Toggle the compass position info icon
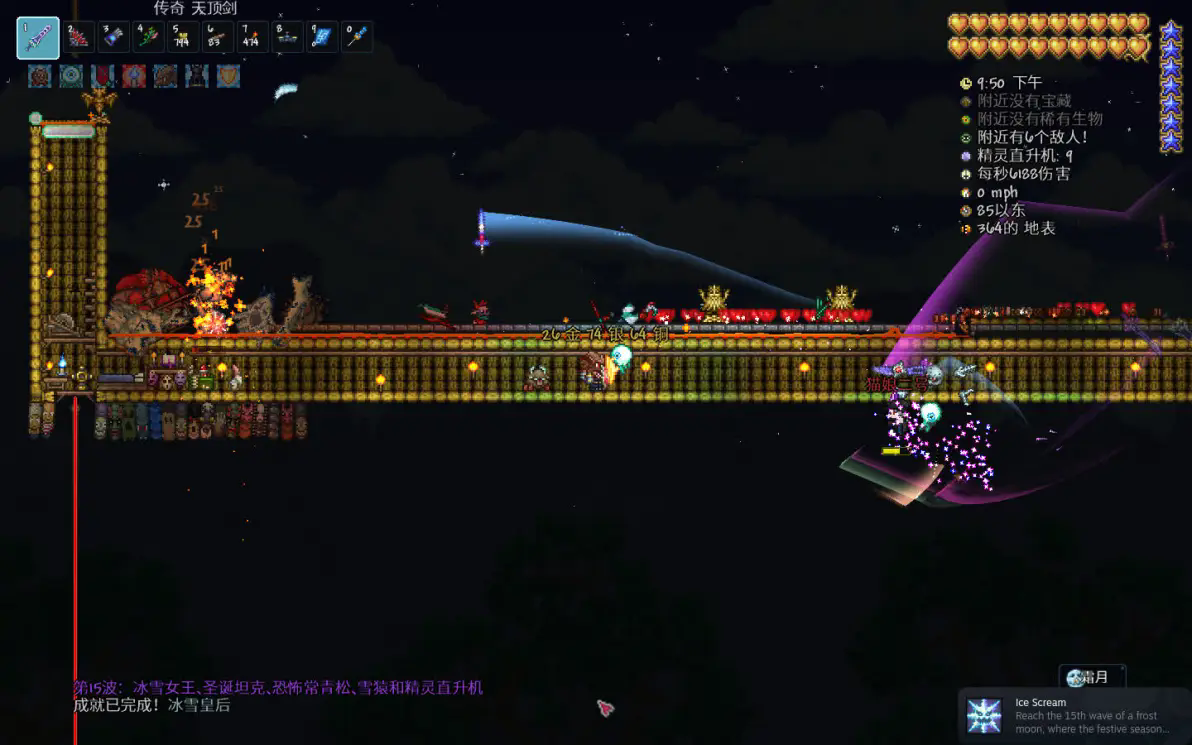1192x745 pixels. (x=966, y=210)
